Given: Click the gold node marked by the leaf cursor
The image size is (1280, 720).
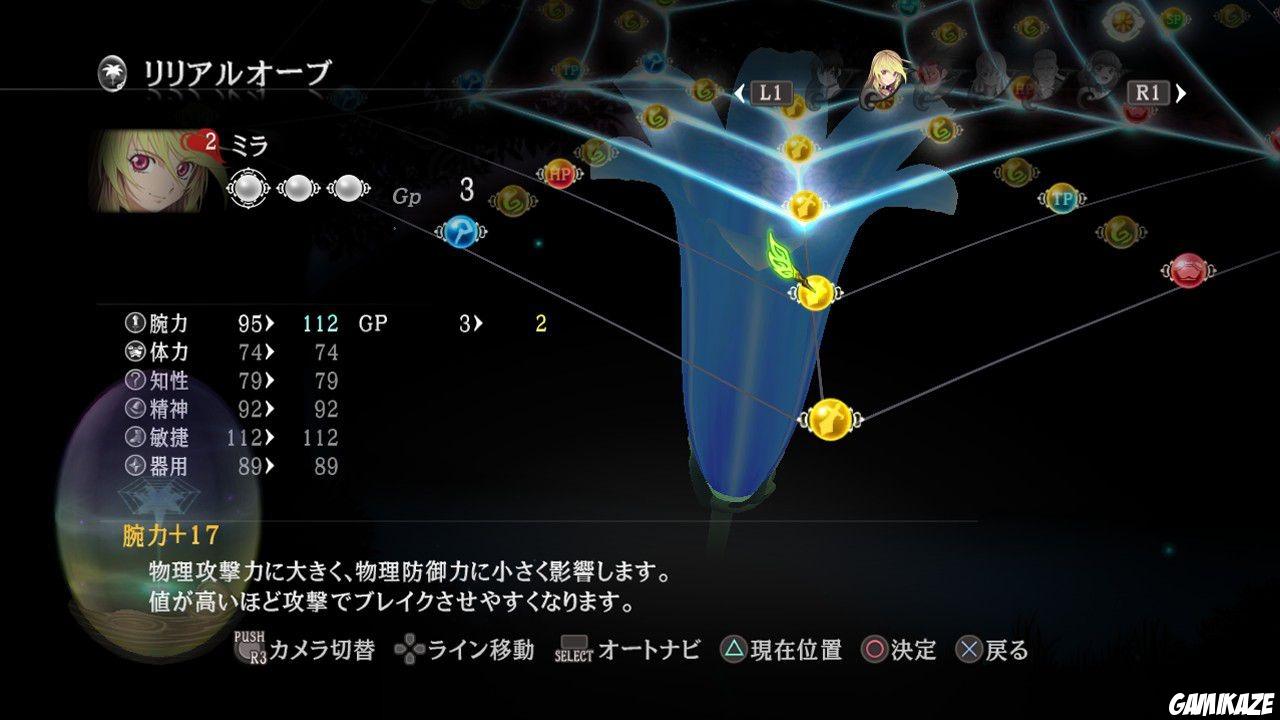Looking at the screenshot, I should (815, 293).
